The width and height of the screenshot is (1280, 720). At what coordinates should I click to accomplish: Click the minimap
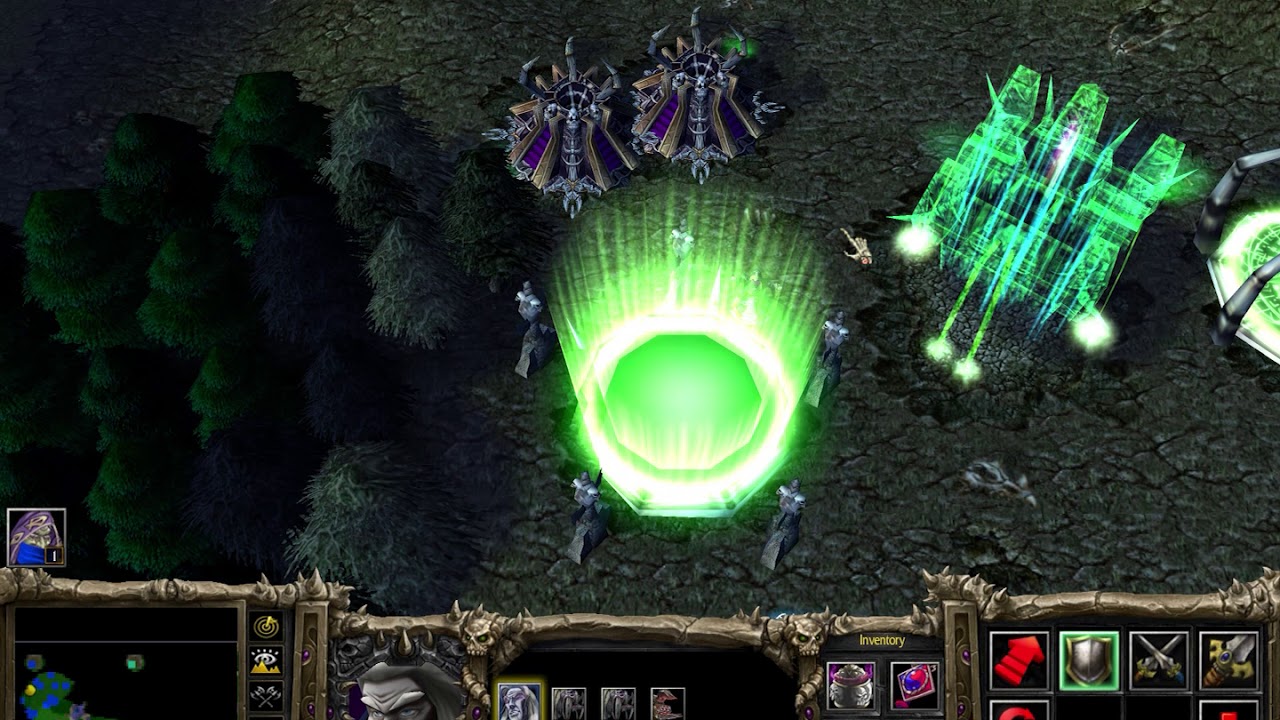[x=124, y=664]
